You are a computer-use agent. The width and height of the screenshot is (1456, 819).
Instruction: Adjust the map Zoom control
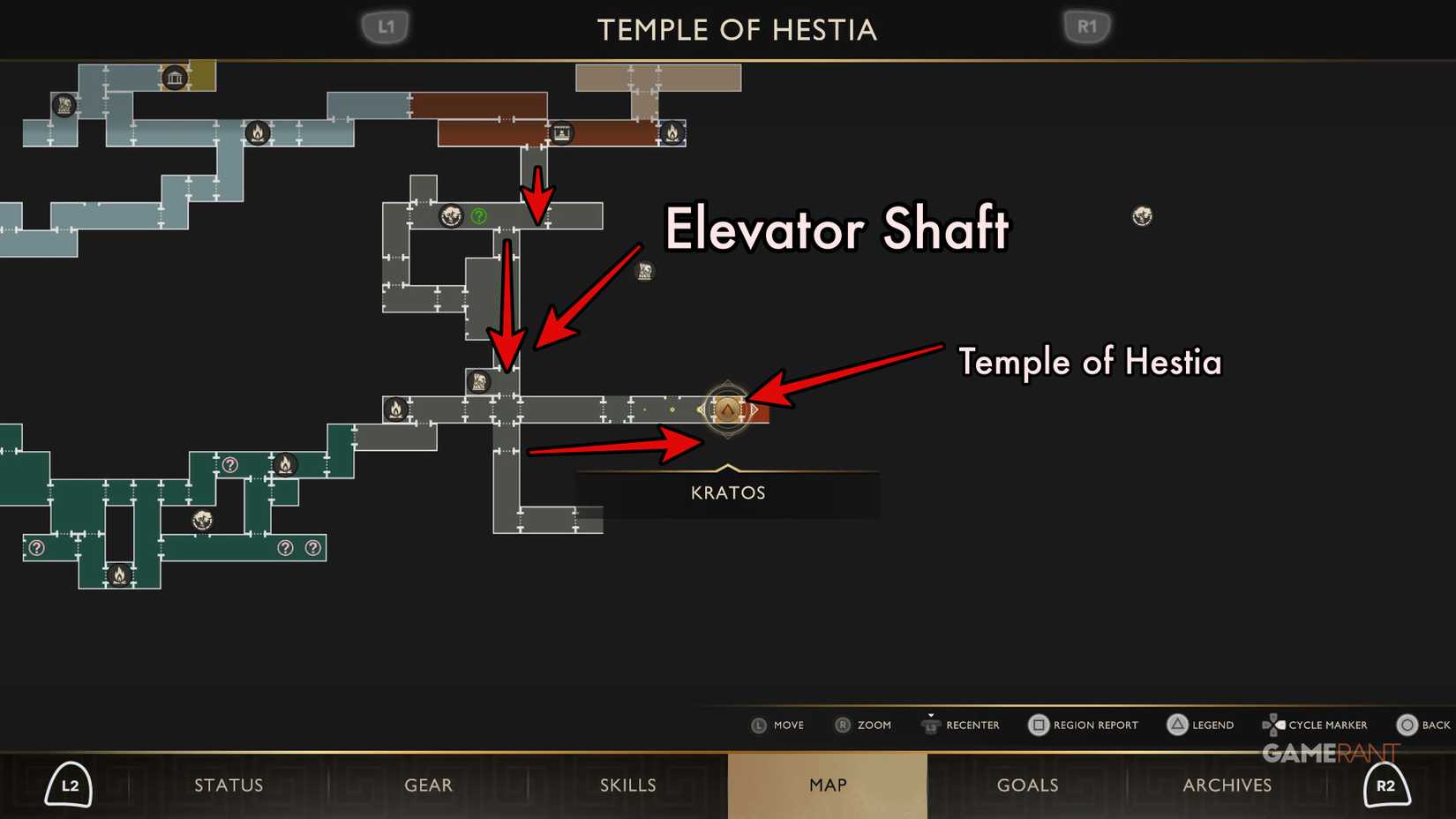(x=841, y=725)
